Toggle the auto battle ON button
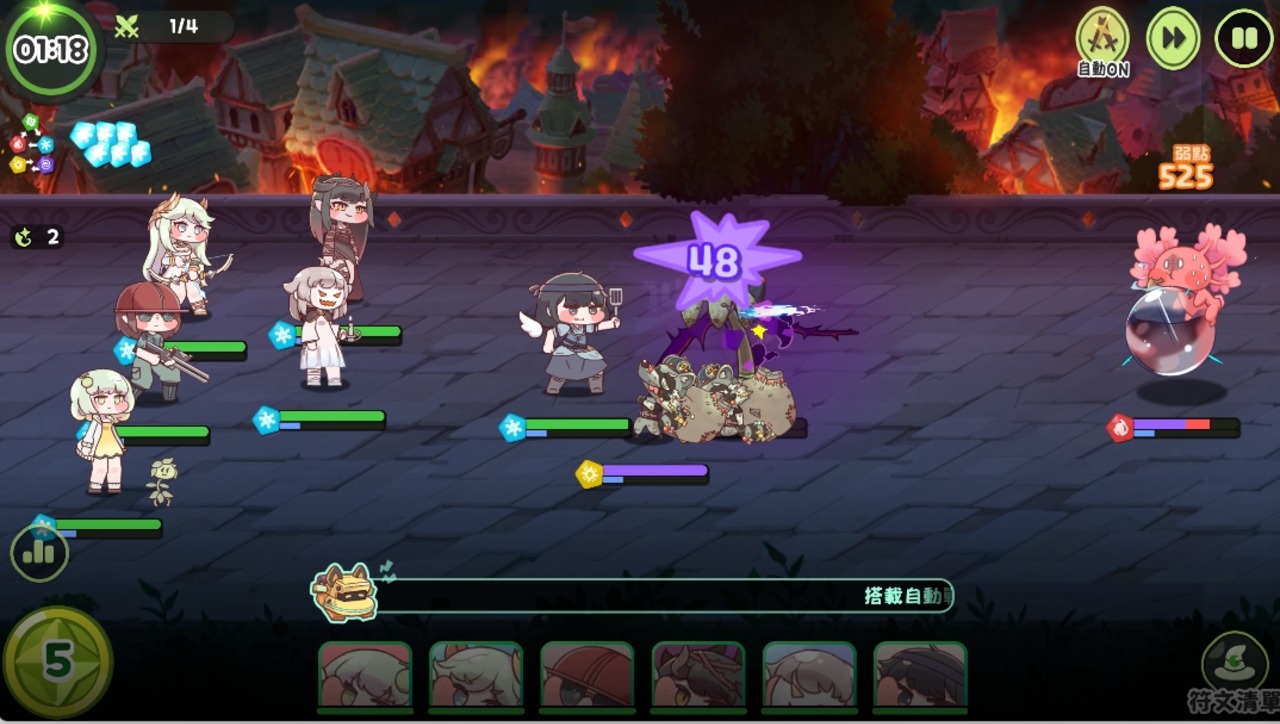This screenshot has width=1280, height=724. (x=1102, y=40)
